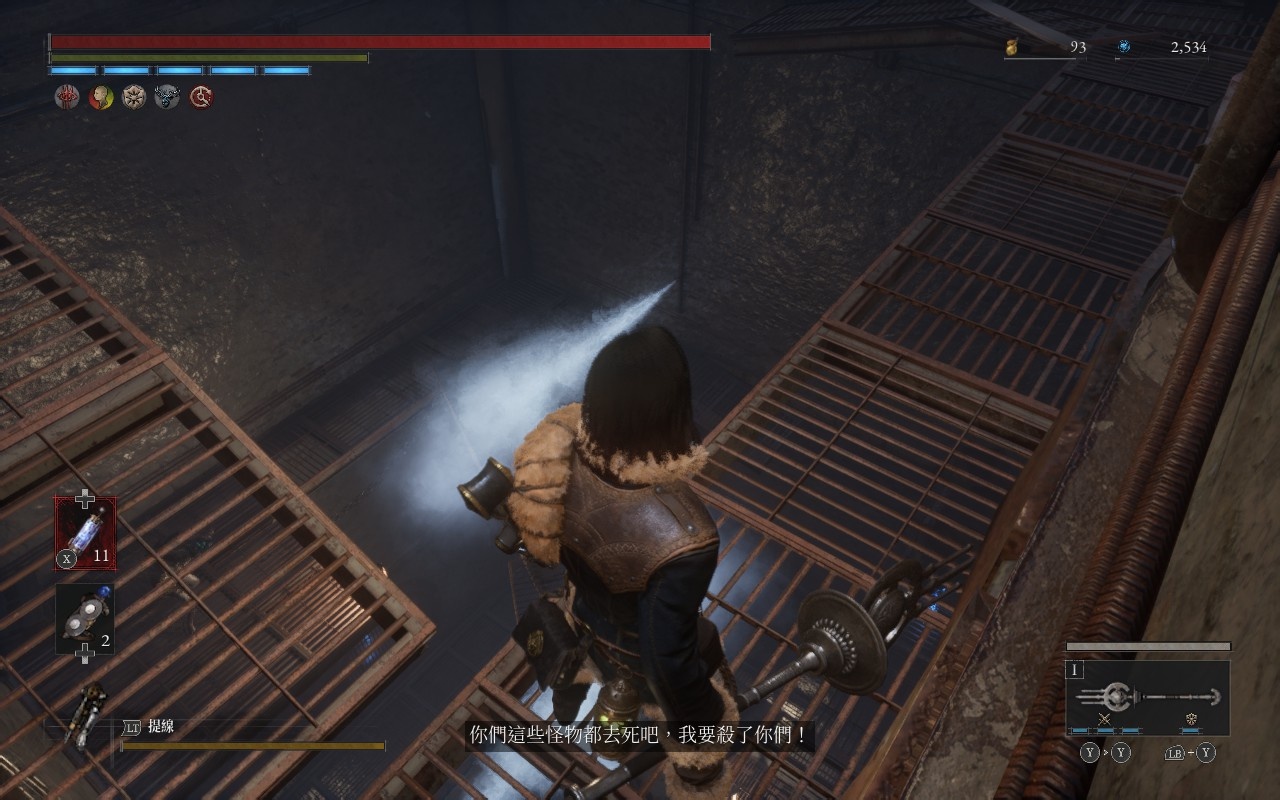Viewport: 1280px width, 800px height.
Task: Inspect the red eye status effect icon
Action: [67, 97]
